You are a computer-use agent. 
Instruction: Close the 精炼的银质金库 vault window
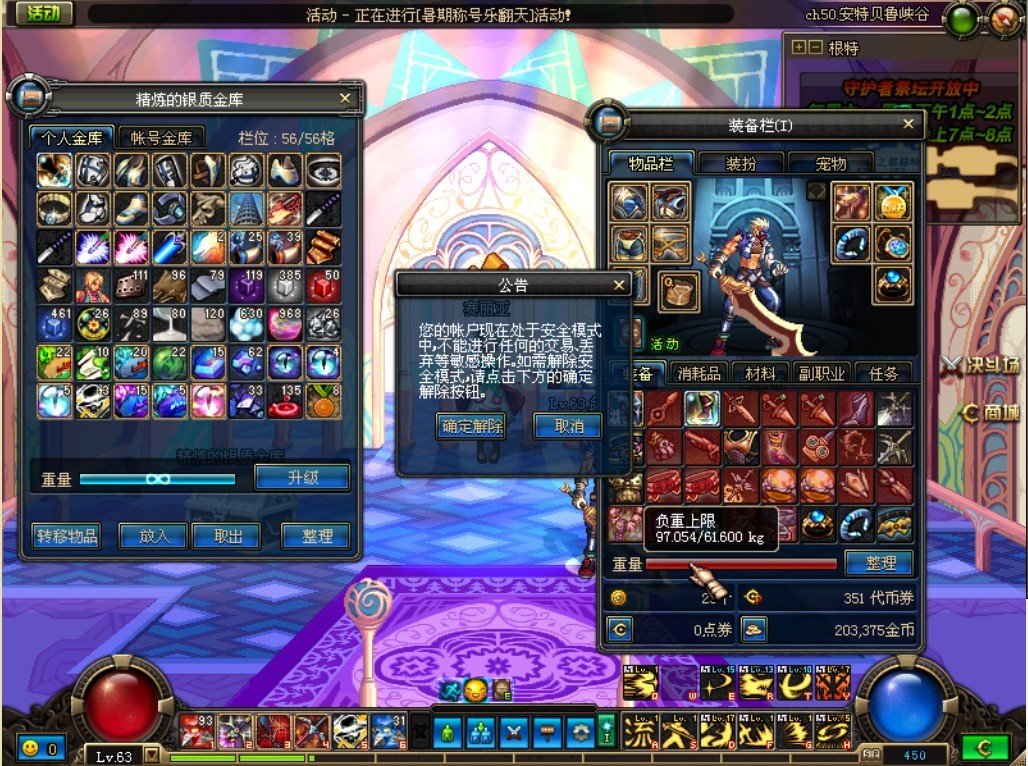(345, 99)
